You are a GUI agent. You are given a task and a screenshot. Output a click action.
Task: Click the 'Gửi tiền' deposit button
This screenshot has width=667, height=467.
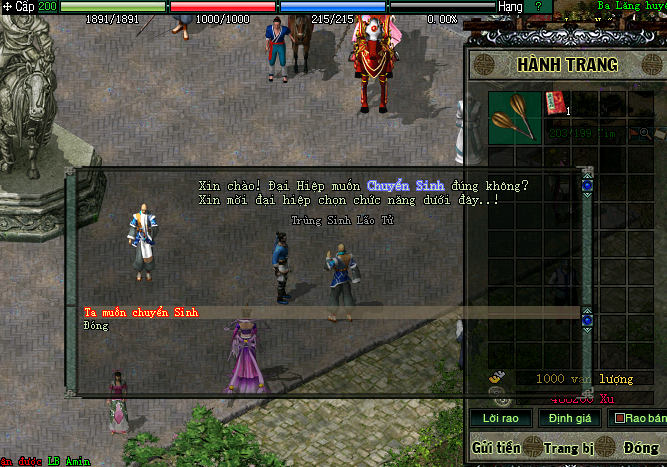(x=496, y=447)
